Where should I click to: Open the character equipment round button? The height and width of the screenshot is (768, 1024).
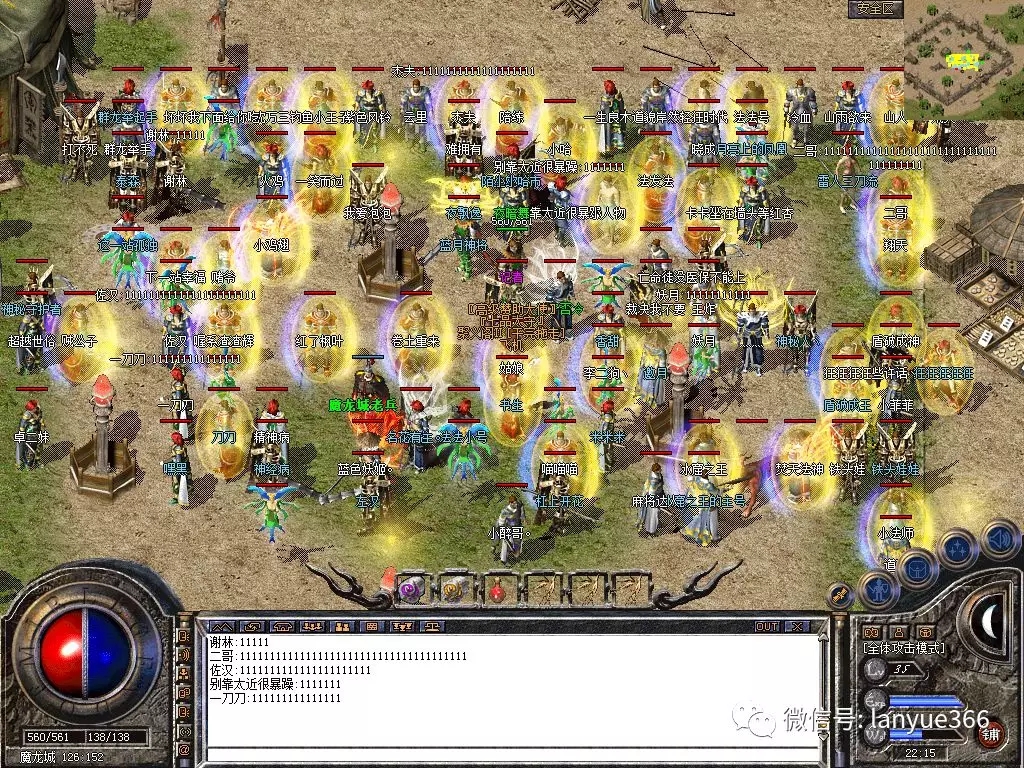878,590
